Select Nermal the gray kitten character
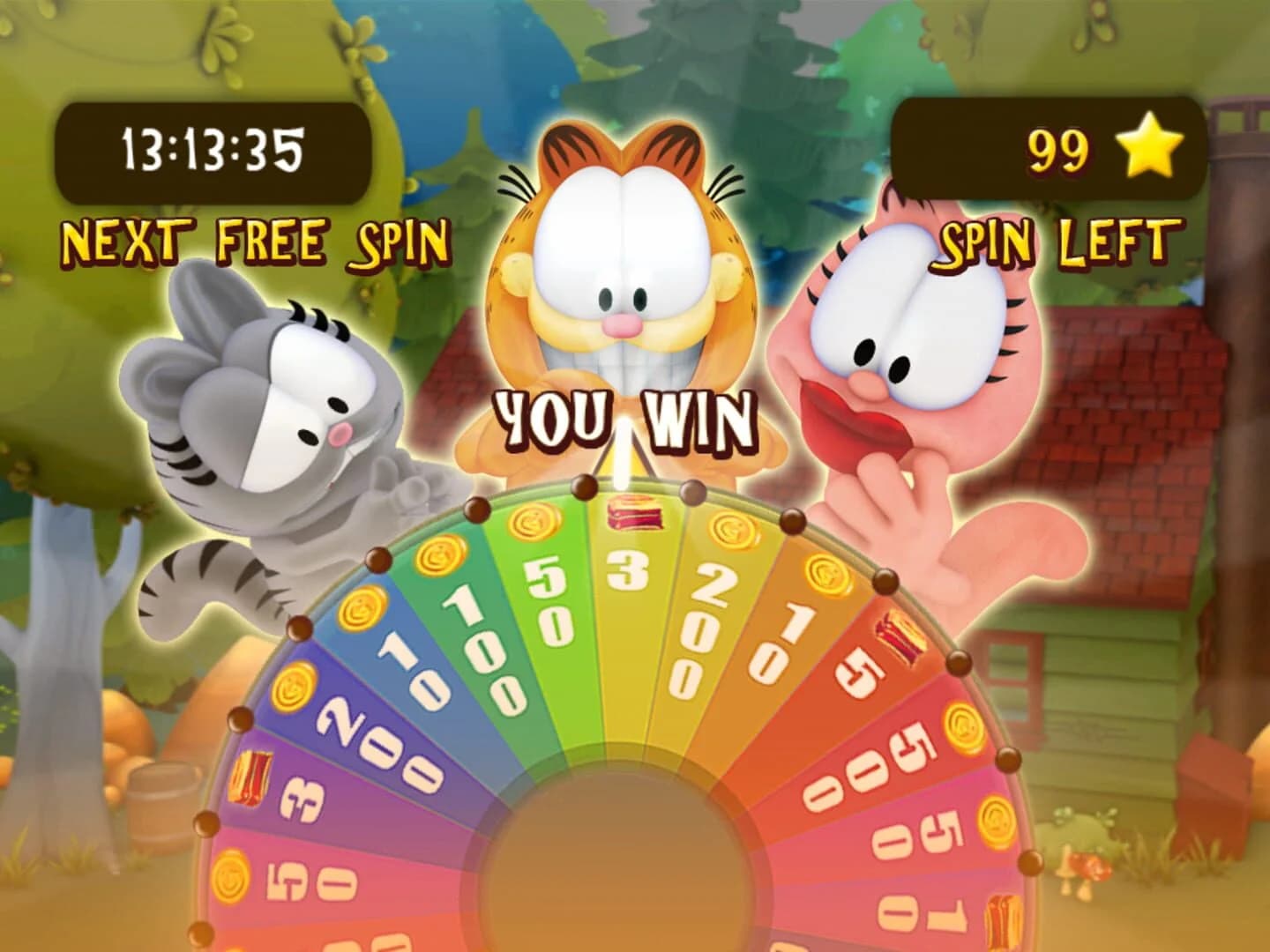 pos(265,405)
